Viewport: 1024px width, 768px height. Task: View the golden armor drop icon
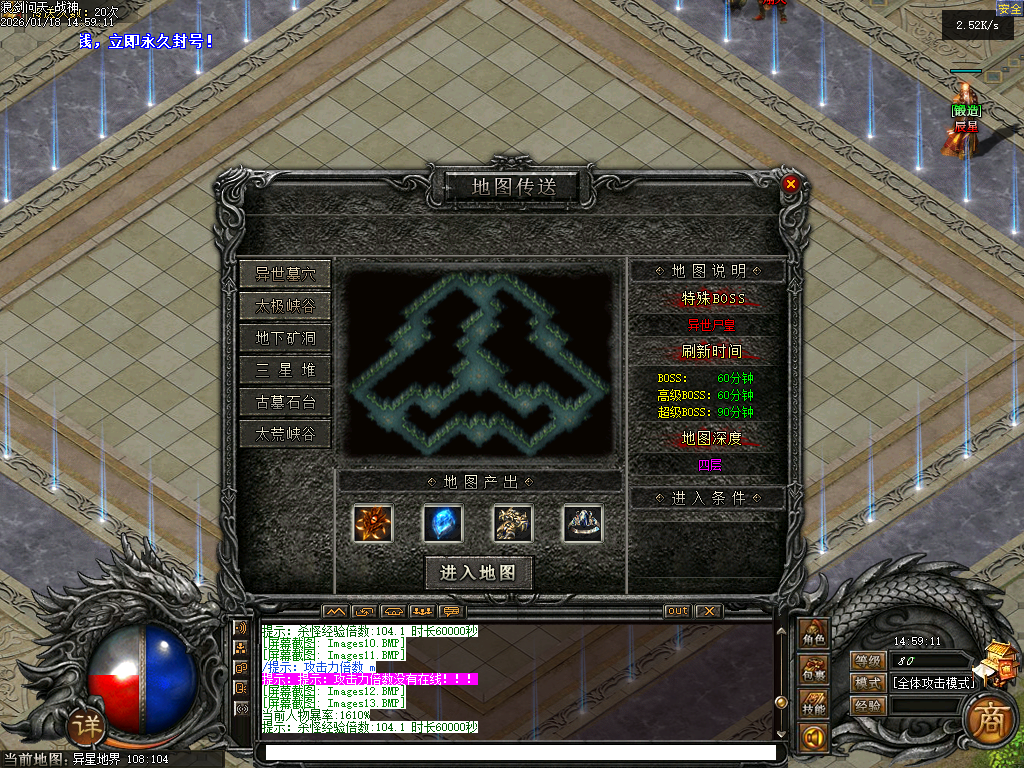point(513,523)
